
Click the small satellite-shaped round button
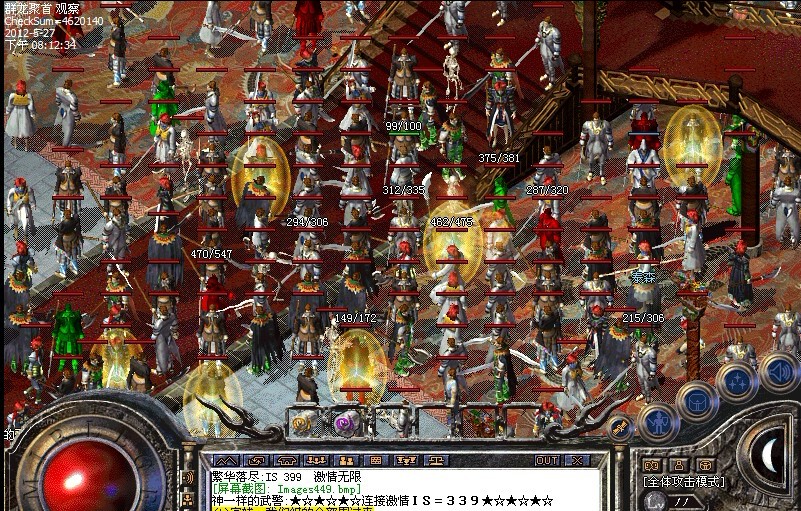[x=619, y=428]
